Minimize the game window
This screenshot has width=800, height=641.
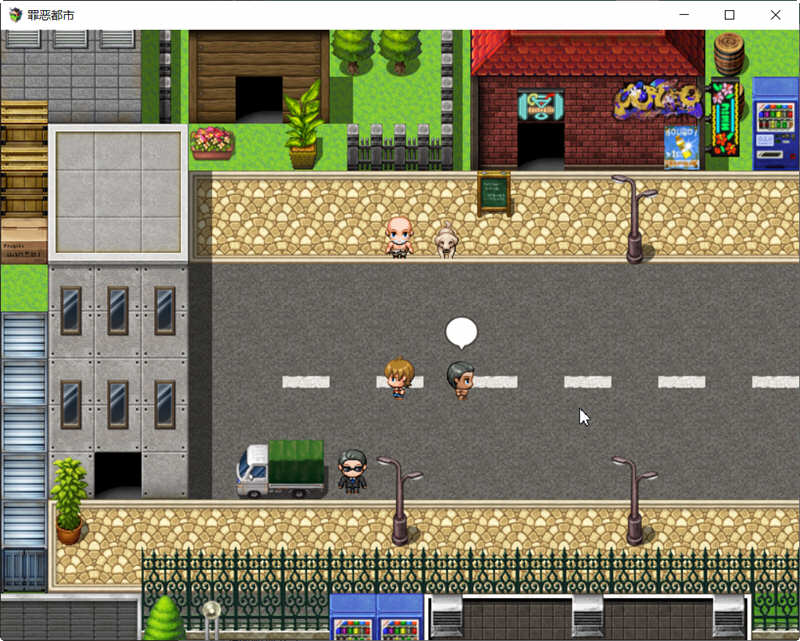[684, 15]
